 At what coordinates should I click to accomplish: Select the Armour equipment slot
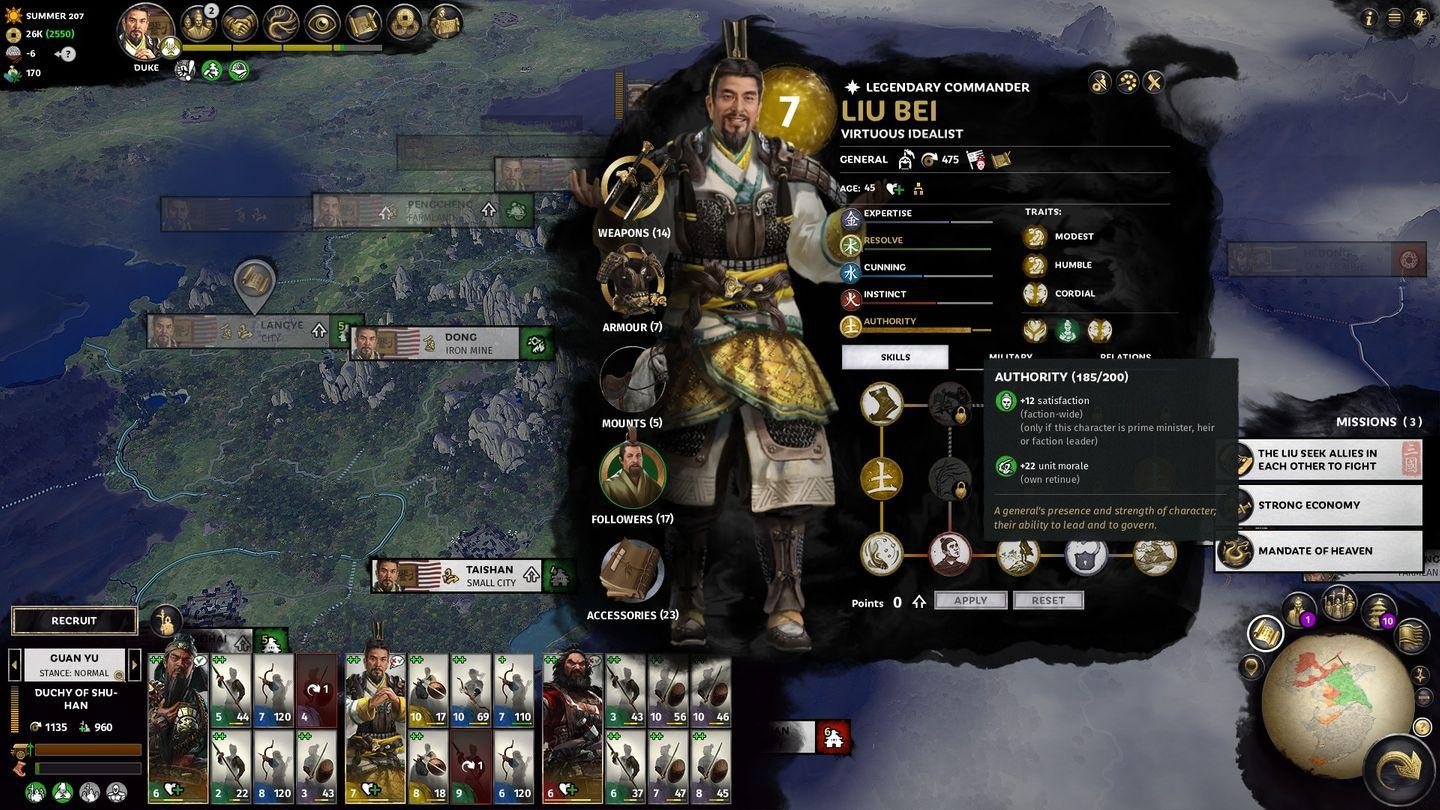(x=632, y=281)
